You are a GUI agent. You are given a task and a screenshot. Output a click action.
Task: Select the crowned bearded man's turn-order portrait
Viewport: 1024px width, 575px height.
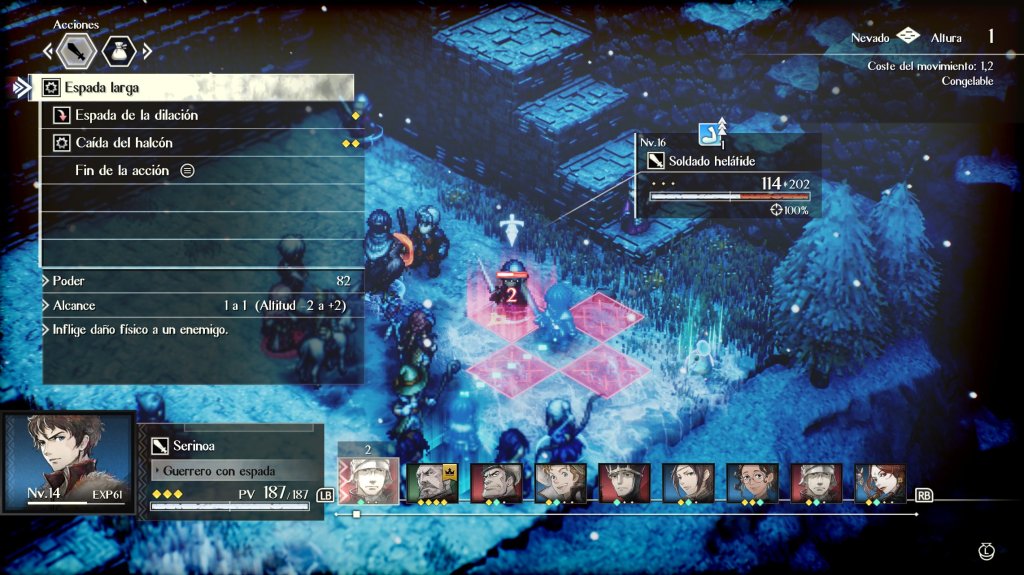(431, 483)
